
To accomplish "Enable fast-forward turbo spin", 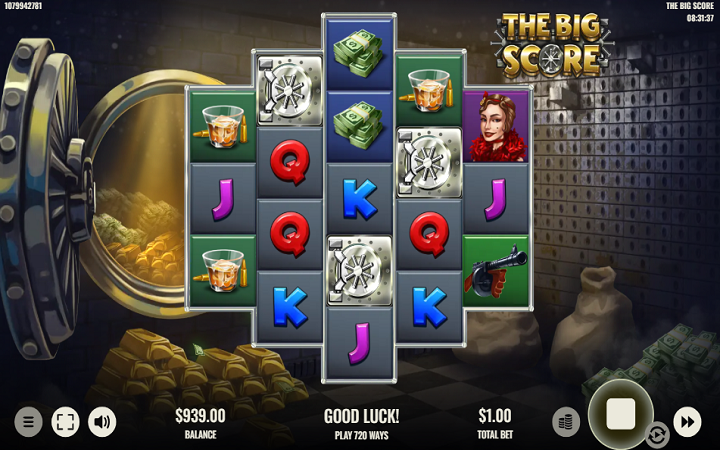I will tap(687, 421).
